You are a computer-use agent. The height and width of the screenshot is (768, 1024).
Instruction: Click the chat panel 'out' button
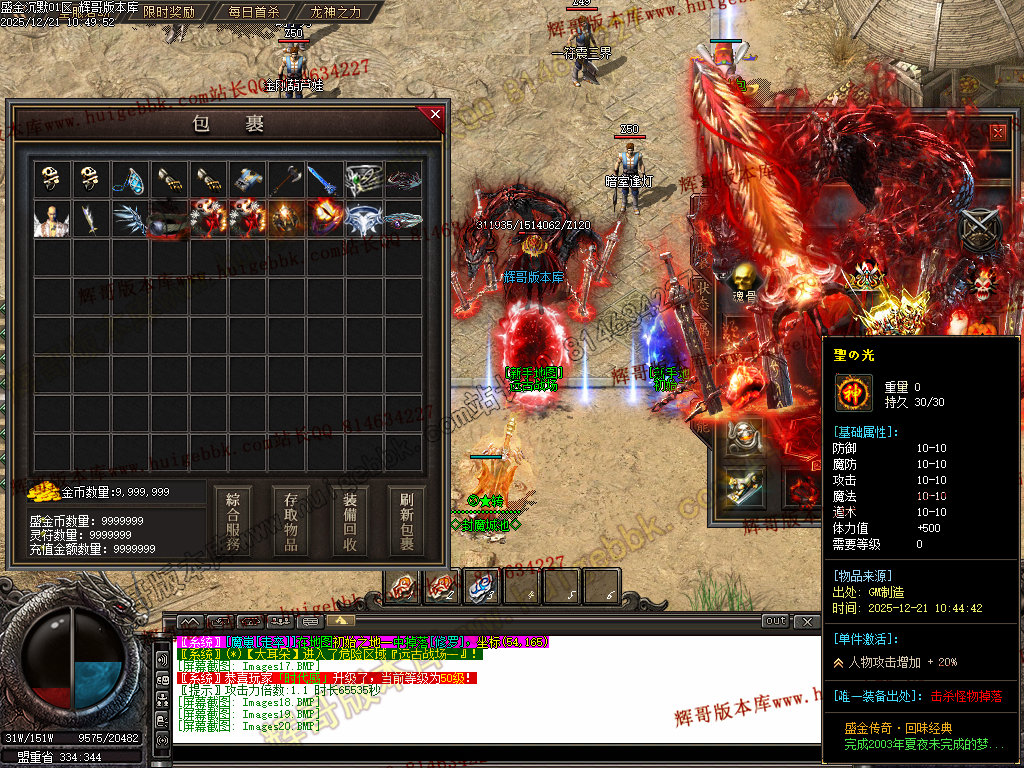(x=775, y=621)
